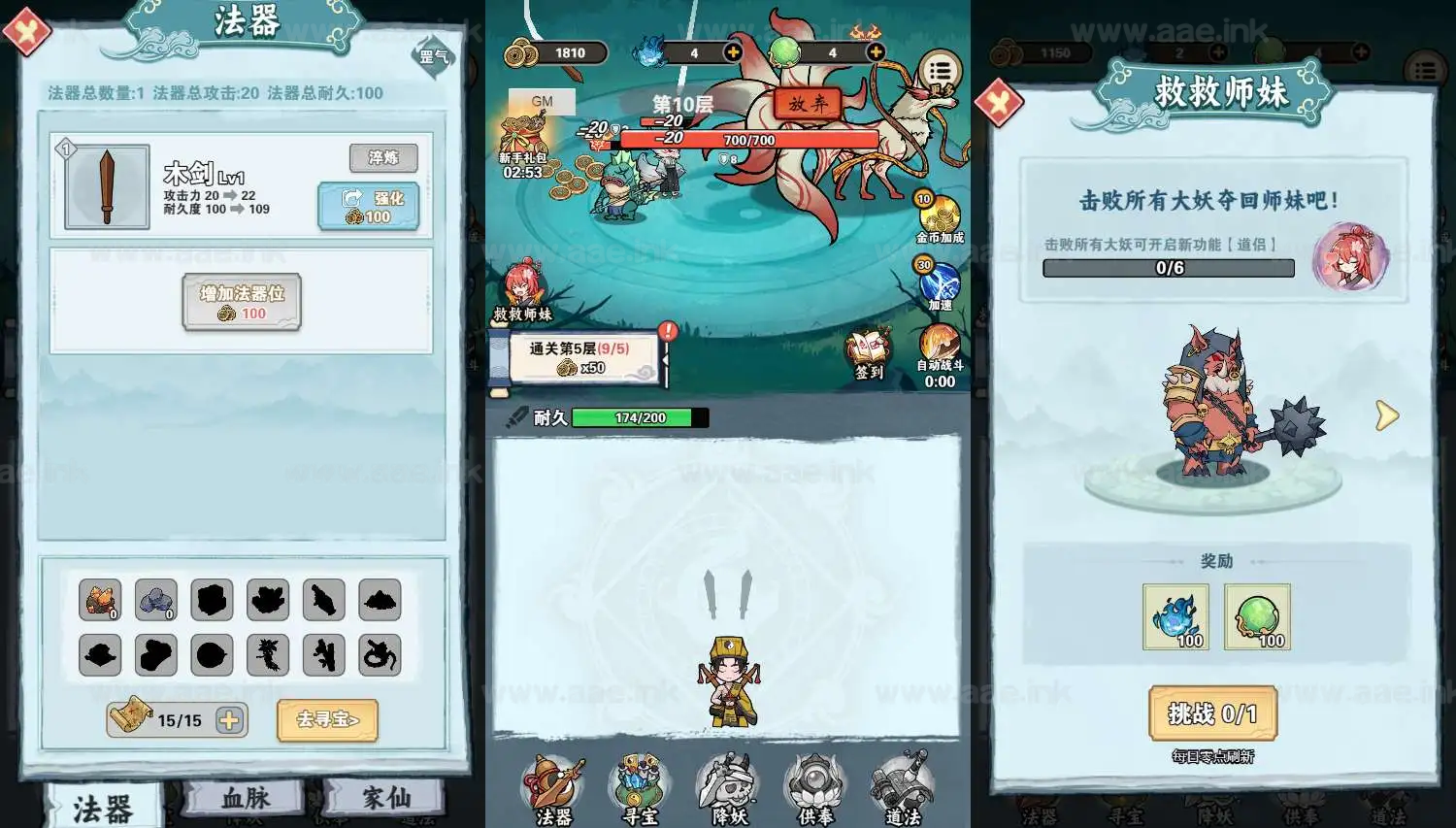Open the 新手礼包 newbie gift pack
The width and height of the screenshot is (1456, 828).
point(523,146)
